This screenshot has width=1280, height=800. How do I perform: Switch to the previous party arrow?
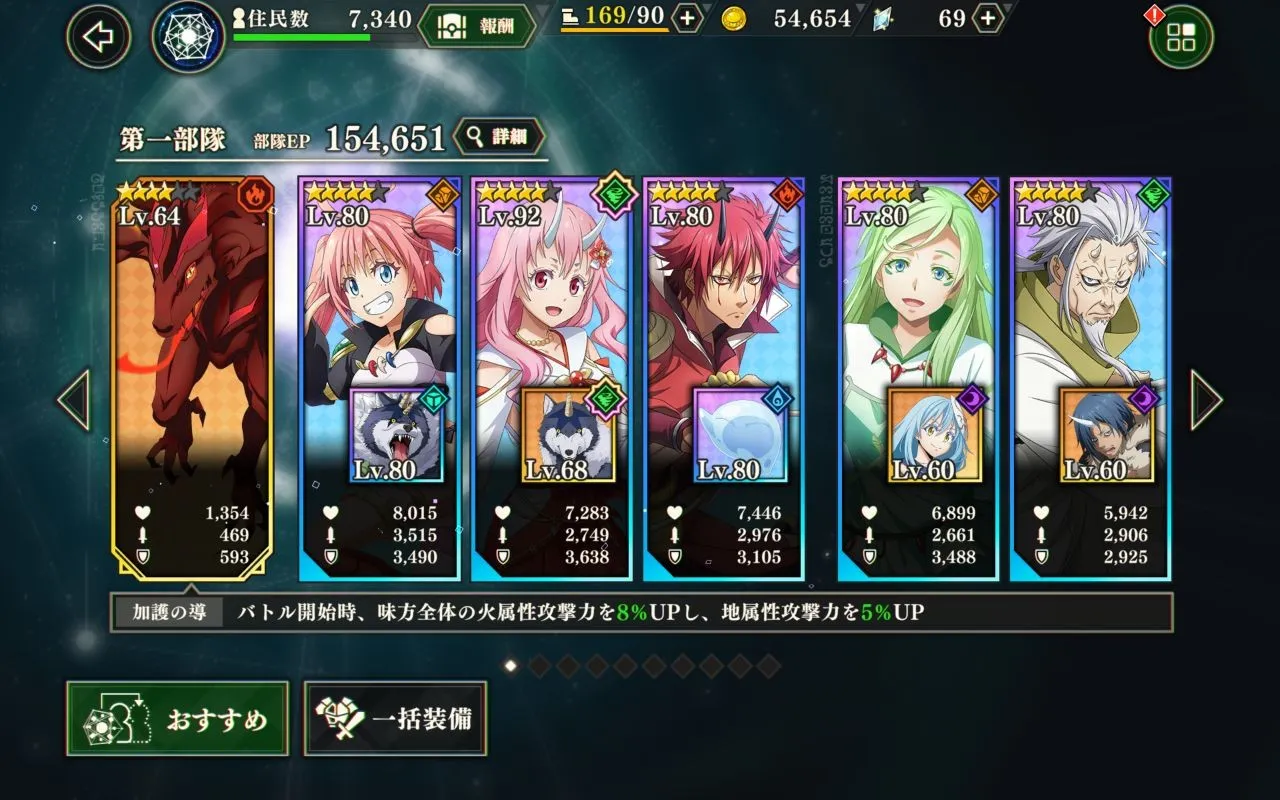tap(73, 400)
